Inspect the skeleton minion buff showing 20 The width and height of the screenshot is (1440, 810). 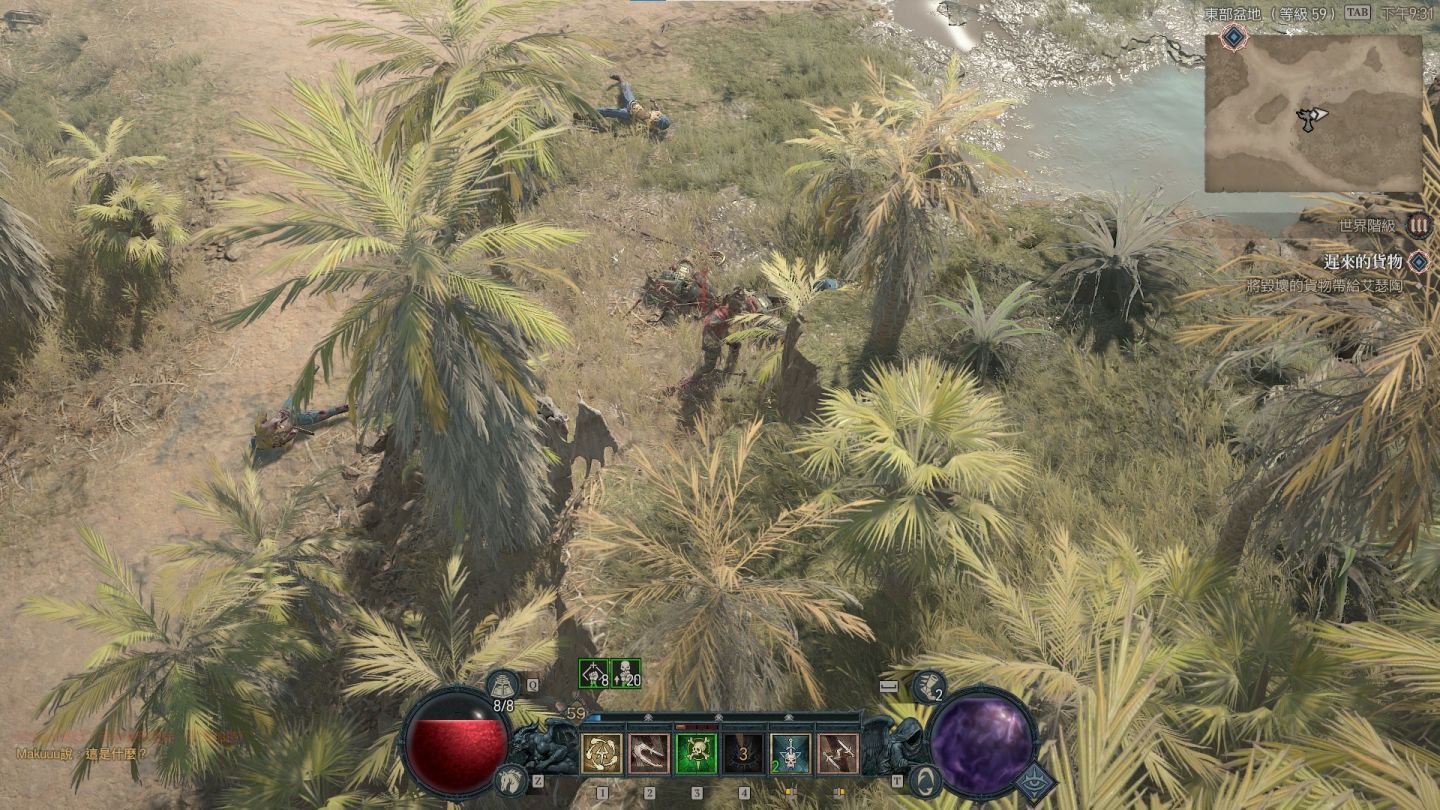[626, 674]
